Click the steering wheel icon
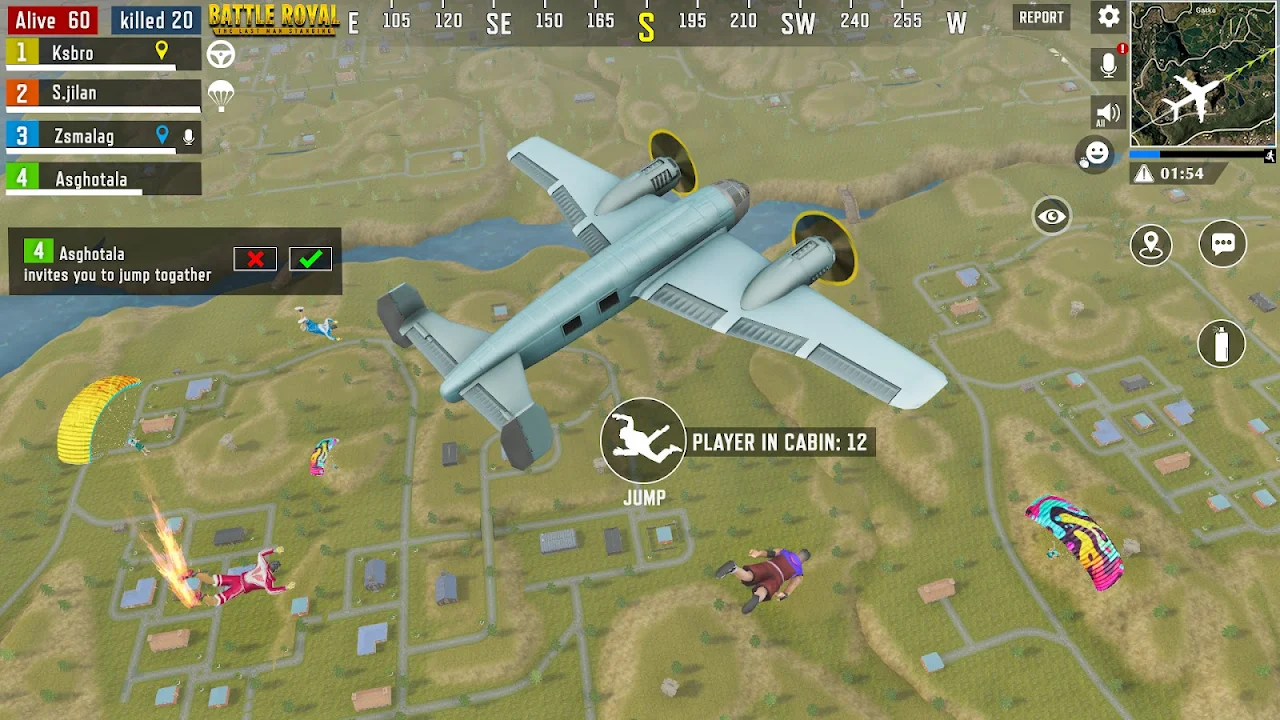The width and height of the screenshot is (1280, 720). tap(221, 54)
